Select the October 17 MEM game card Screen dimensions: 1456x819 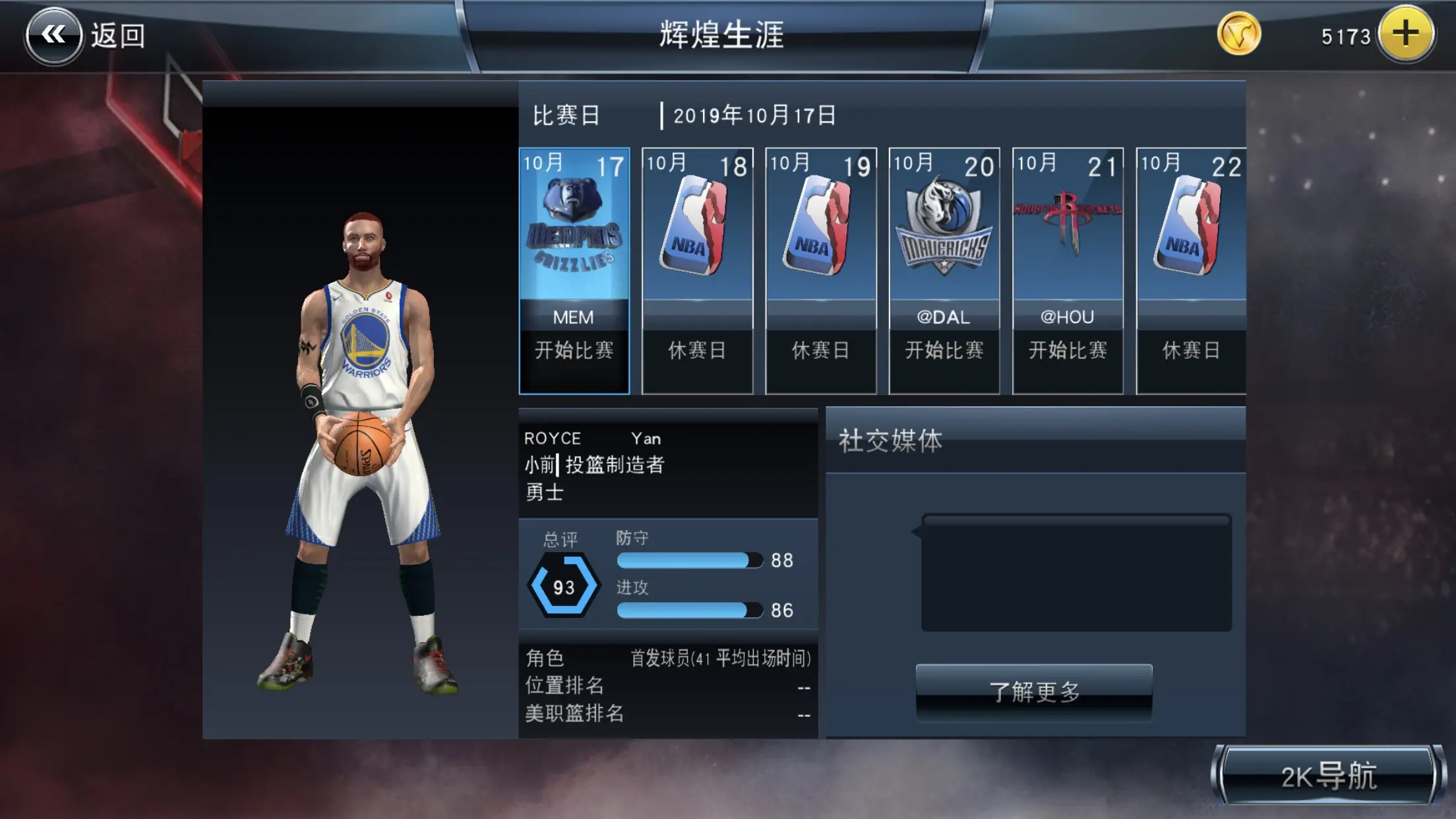[574, 270]
